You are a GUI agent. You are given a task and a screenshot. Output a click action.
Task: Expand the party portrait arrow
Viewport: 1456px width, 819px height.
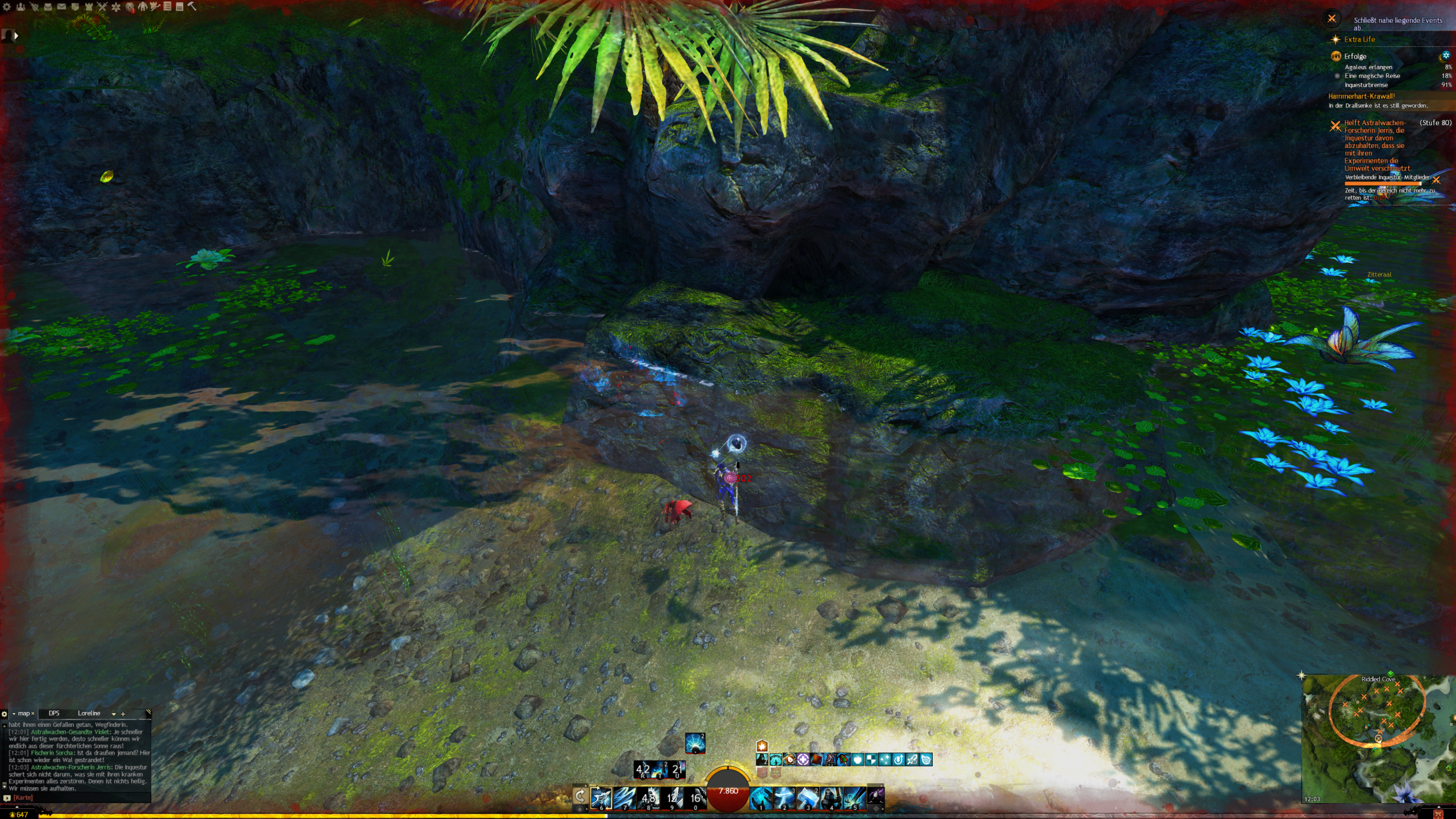click(x=16, y=36)
